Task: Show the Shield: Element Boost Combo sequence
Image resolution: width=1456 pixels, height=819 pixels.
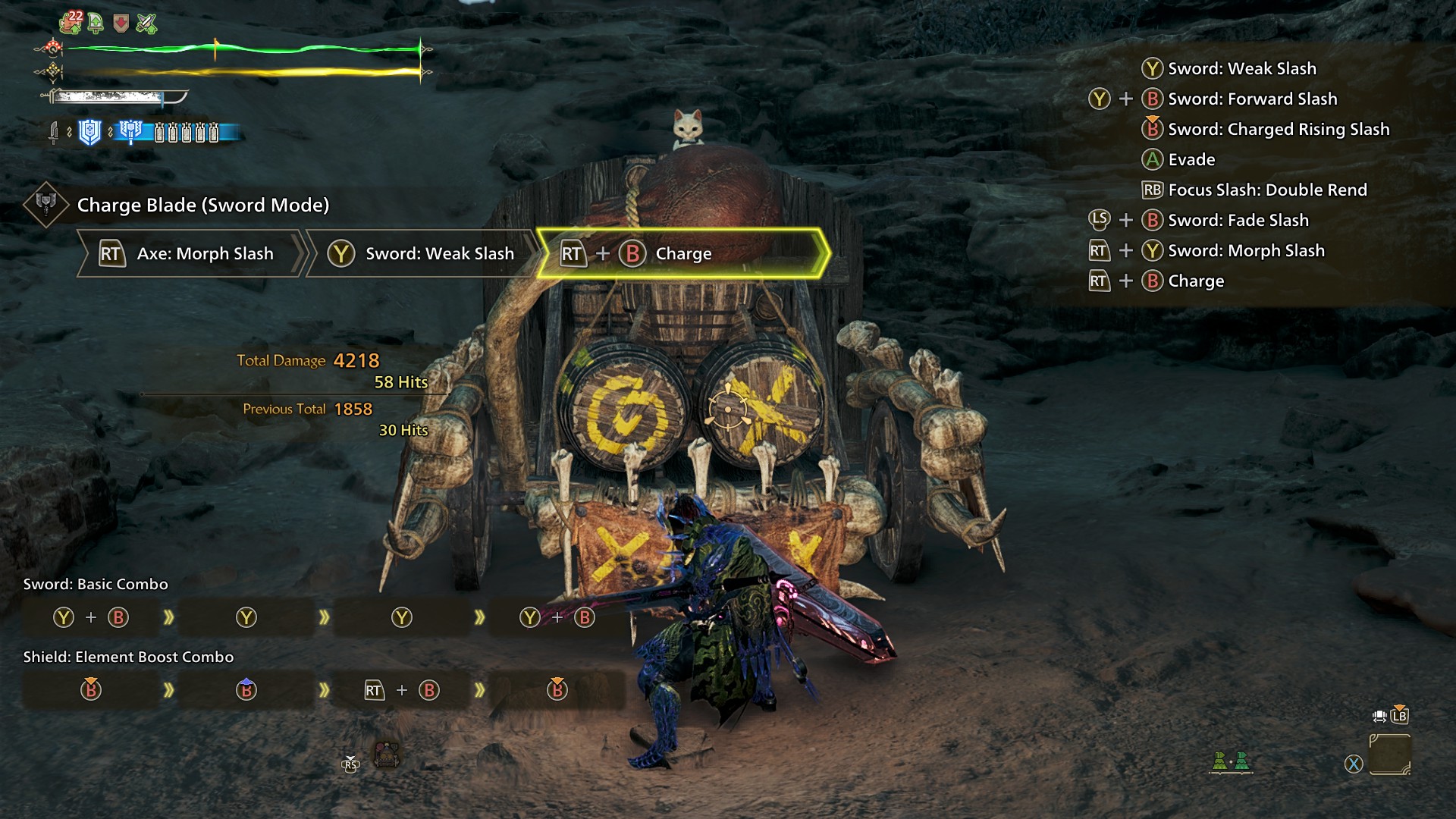Action: pos(128,657)
